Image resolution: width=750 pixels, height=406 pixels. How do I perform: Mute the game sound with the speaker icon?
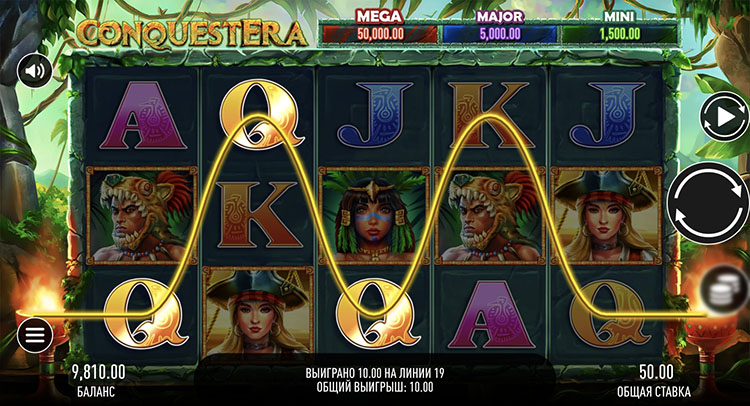(x=35, y=71)
